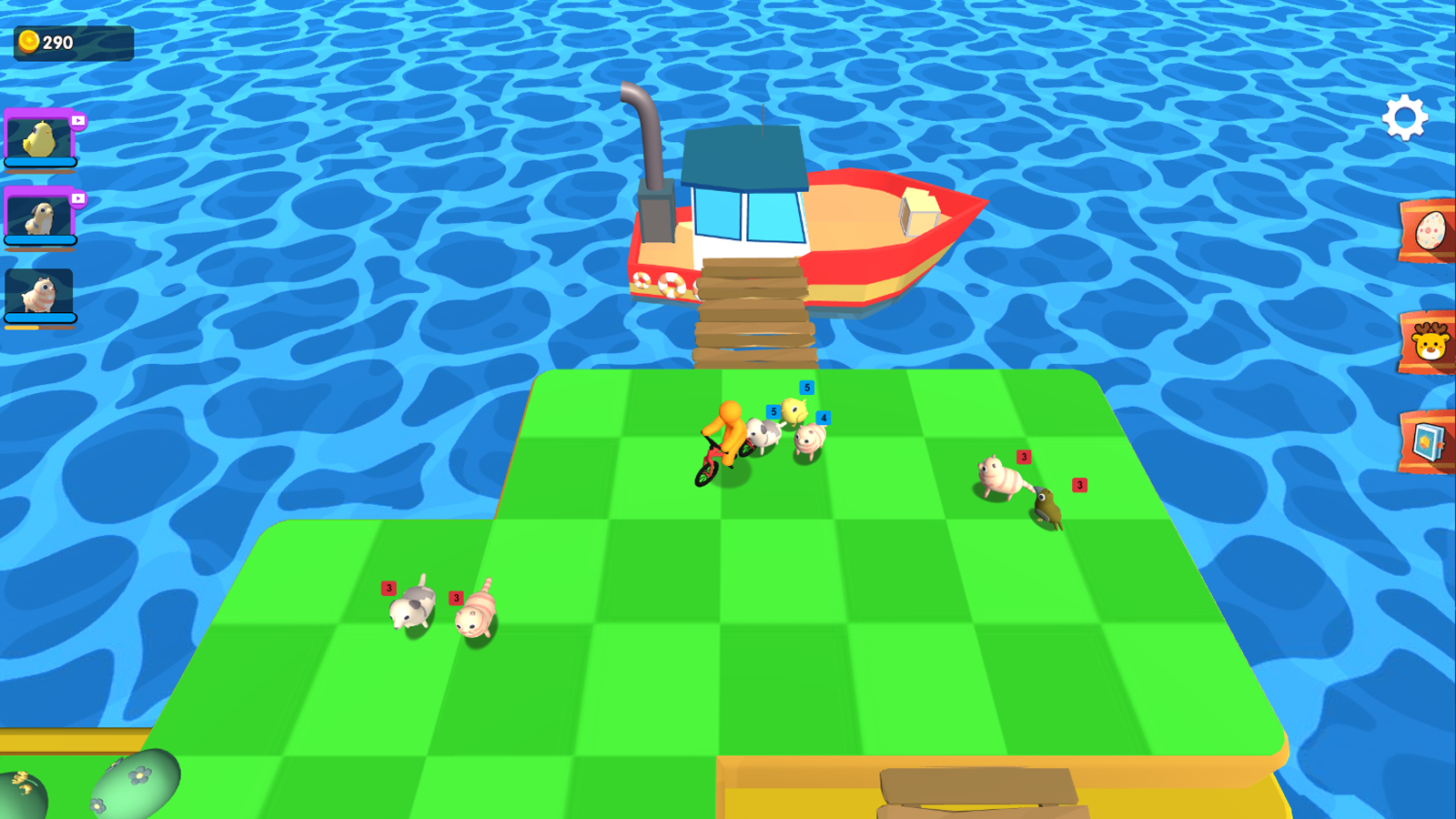Select the green spotted egg at bottom left
1456x819 pixels.
136,783
